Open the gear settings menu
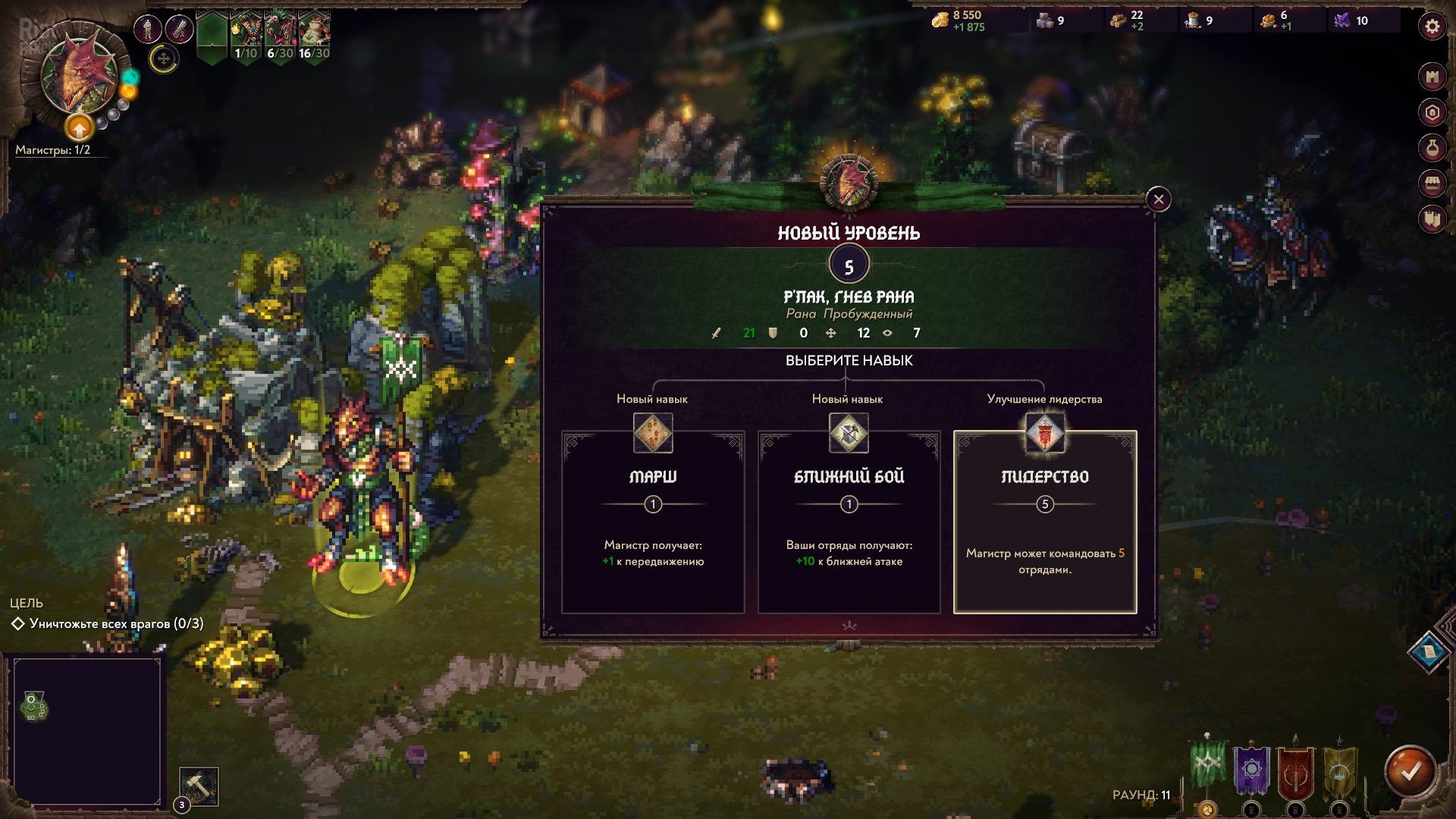Screen dimensions: 1456x819 point(1432,28)
